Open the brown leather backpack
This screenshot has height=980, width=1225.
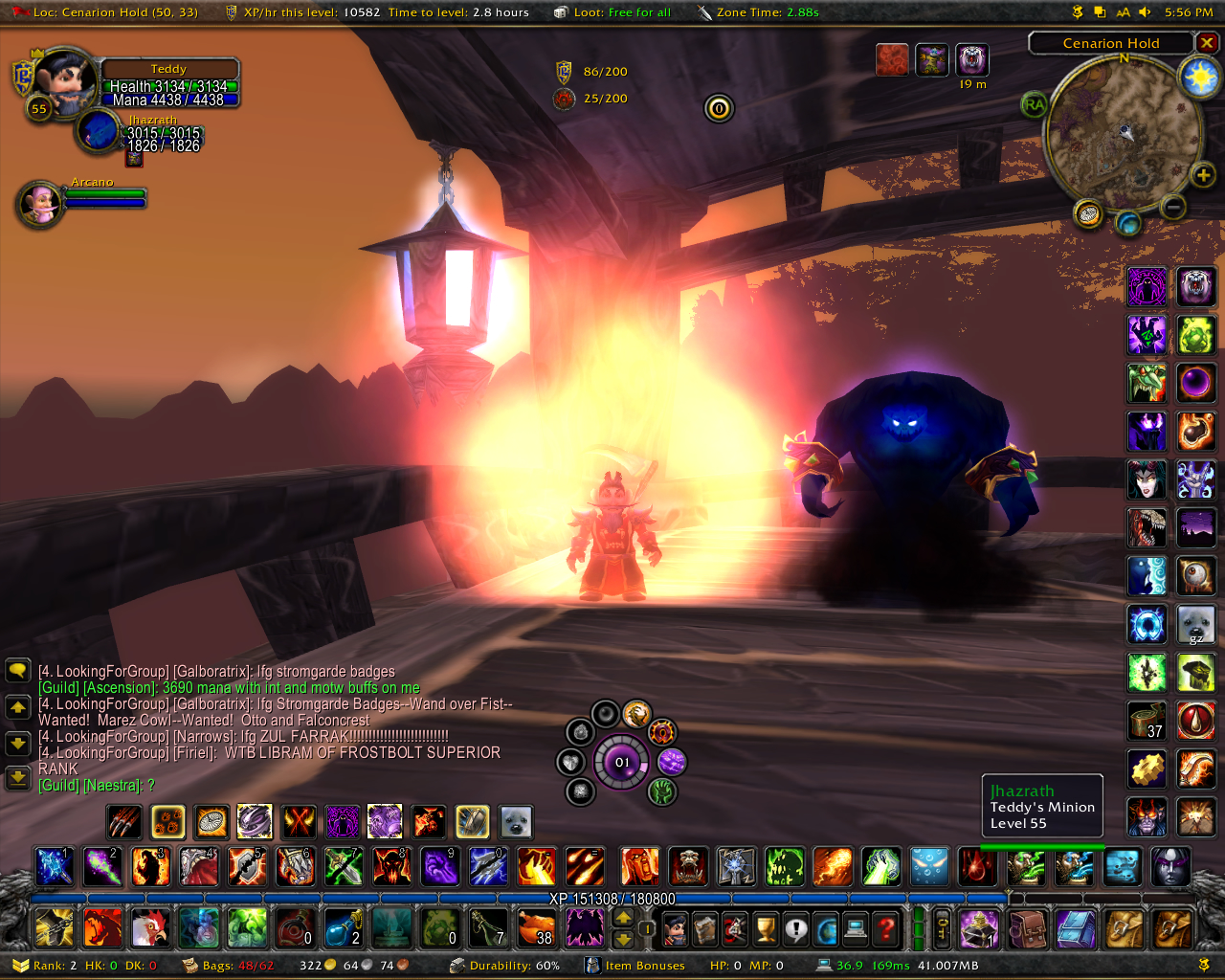point(1027,927)
